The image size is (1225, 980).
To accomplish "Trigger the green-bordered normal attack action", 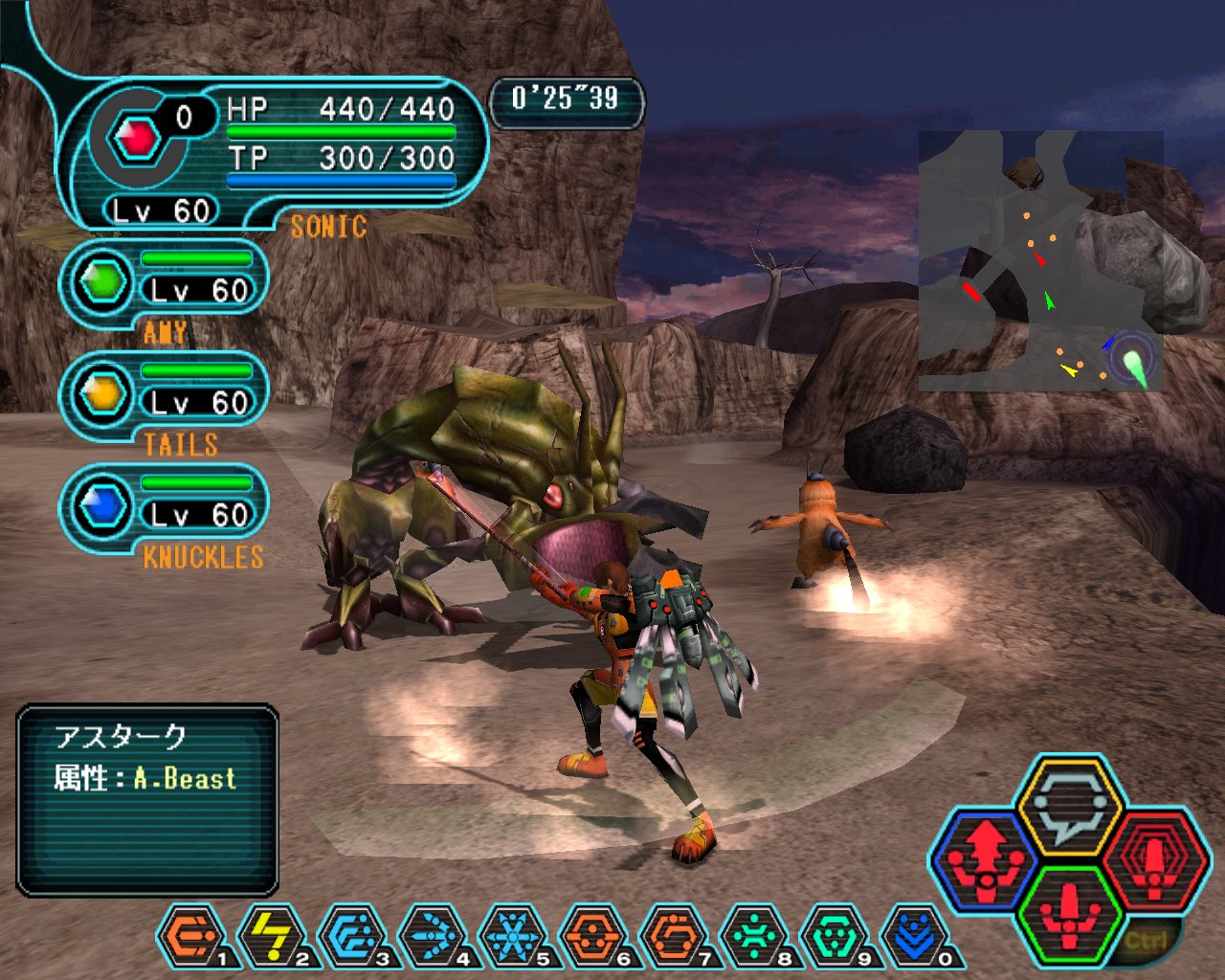I will coord(1070,915).
